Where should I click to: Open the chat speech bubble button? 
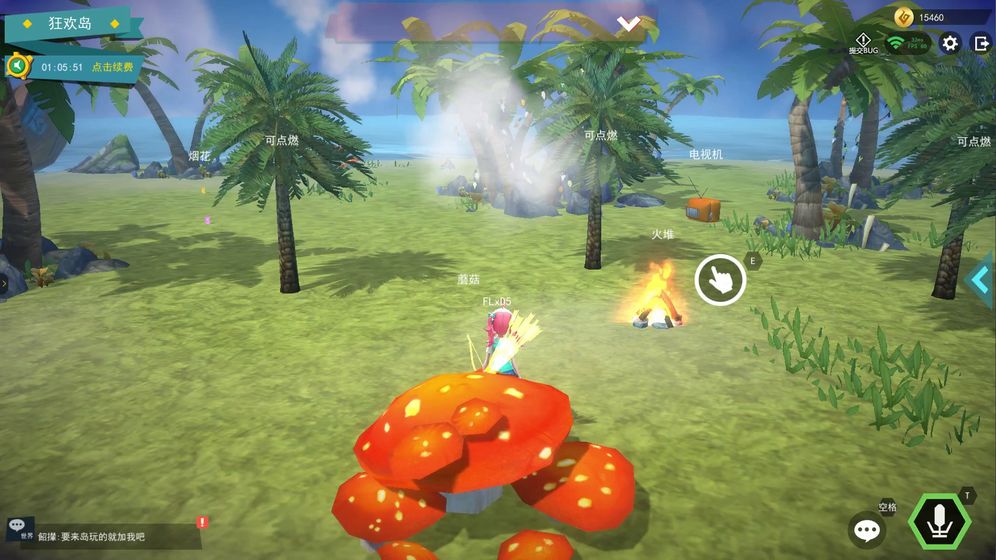click(867, 530)
